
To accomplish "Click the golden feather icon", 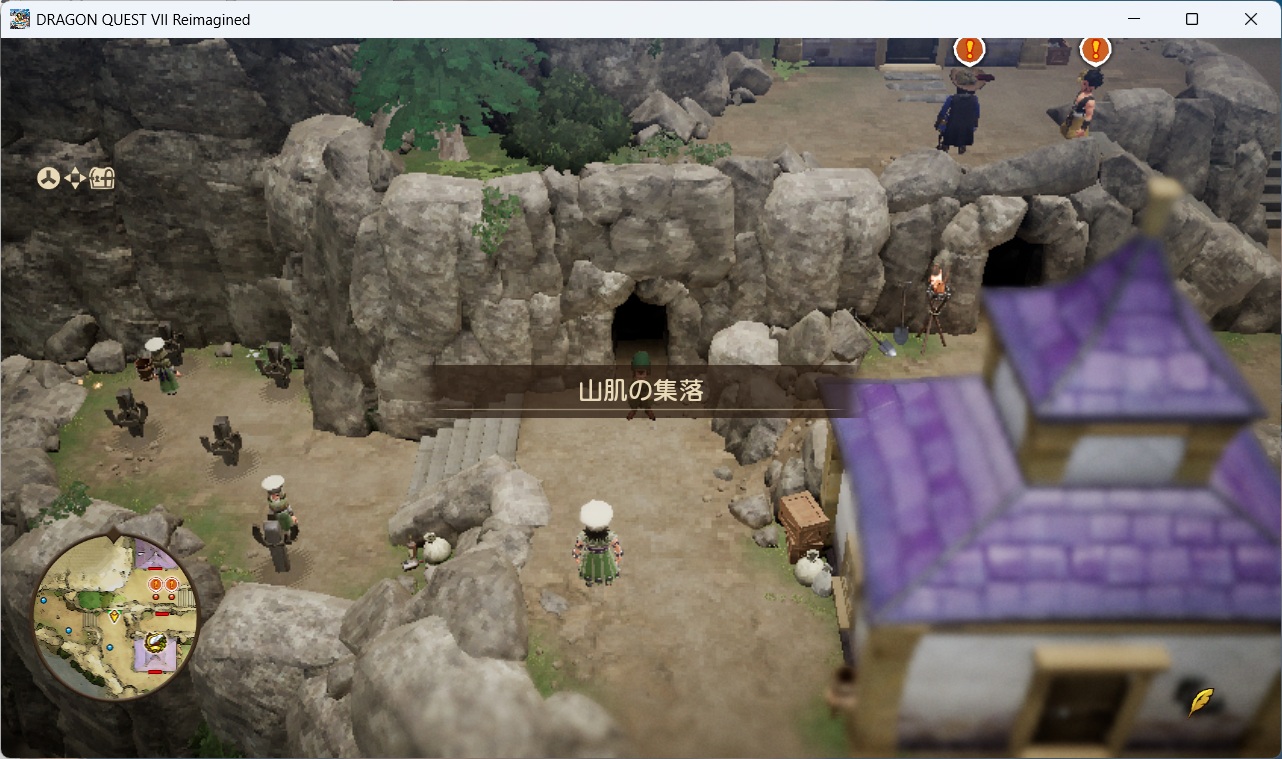I will coord(1201,702).
